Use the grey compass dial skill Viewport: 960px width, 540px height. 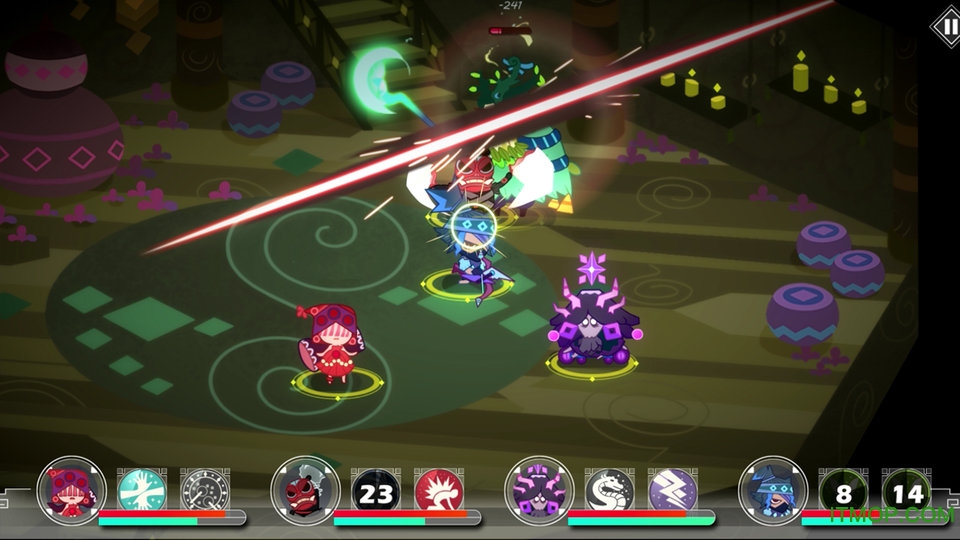[x=205, y=491]
